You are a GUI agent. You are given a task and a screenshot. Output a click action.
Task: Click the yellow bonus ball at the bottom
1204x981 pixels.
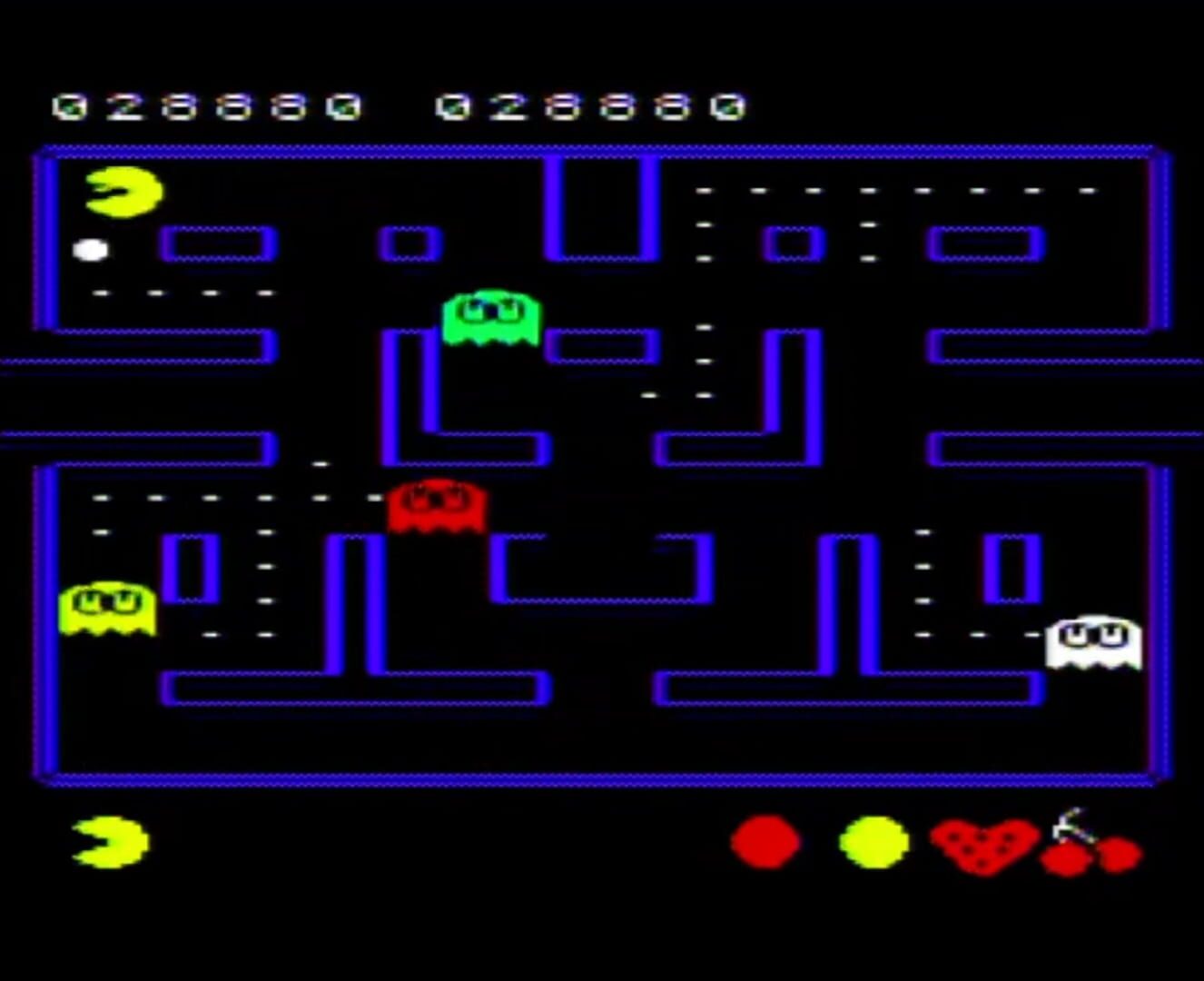pyautogui.click(x=873, y=843)
